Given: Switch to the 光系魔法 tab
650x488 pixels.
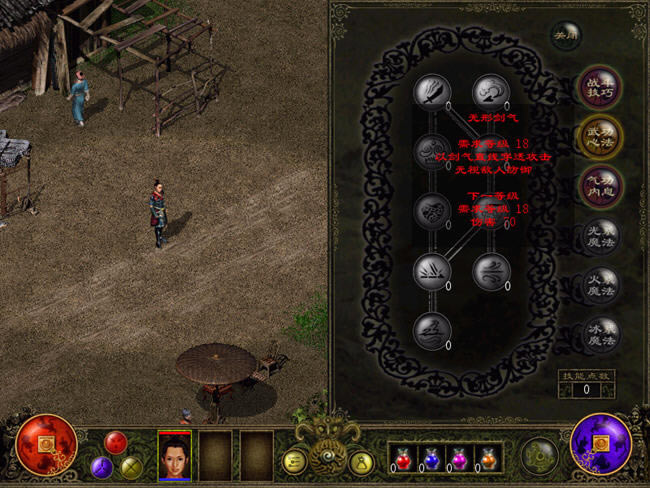Looking at the screenshot, I should [601, 235].
